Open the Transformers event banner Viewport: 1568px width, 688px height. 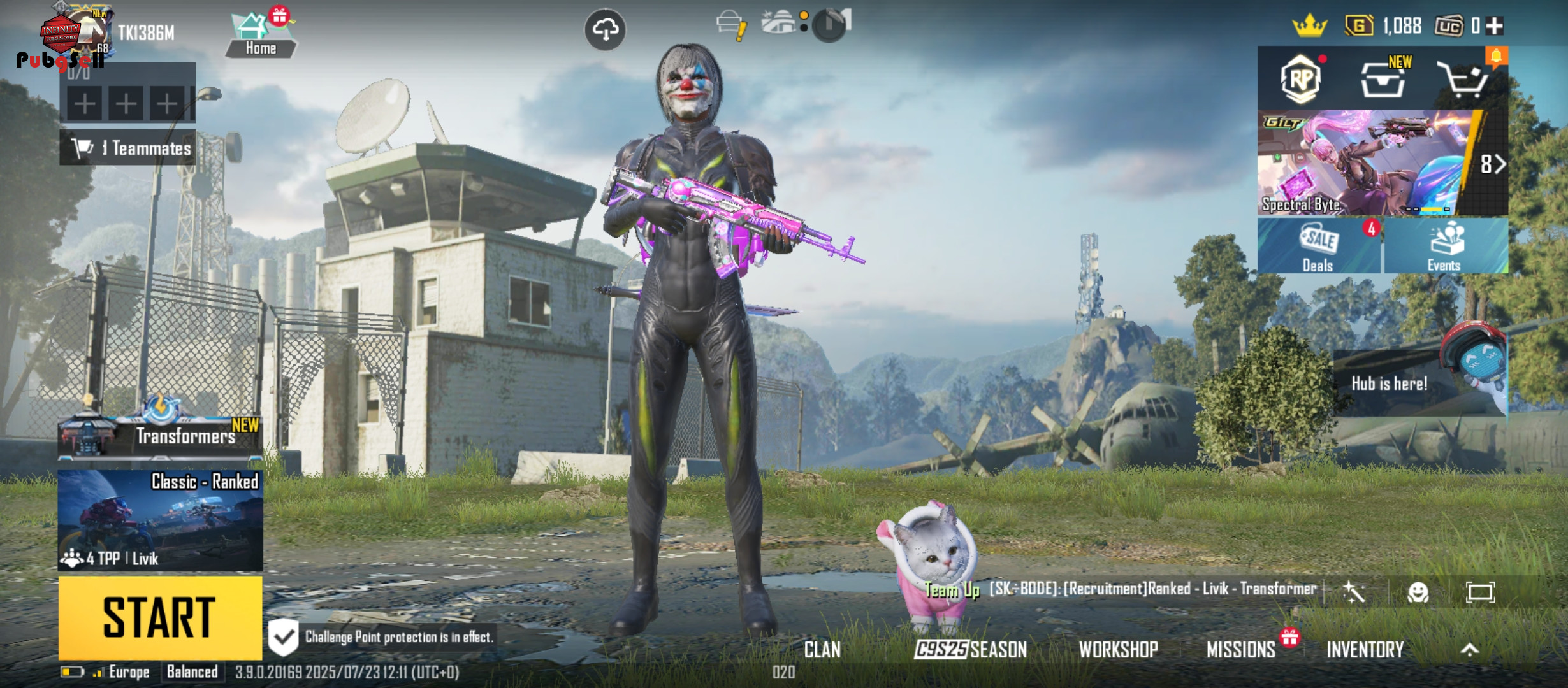pos(160,435)
